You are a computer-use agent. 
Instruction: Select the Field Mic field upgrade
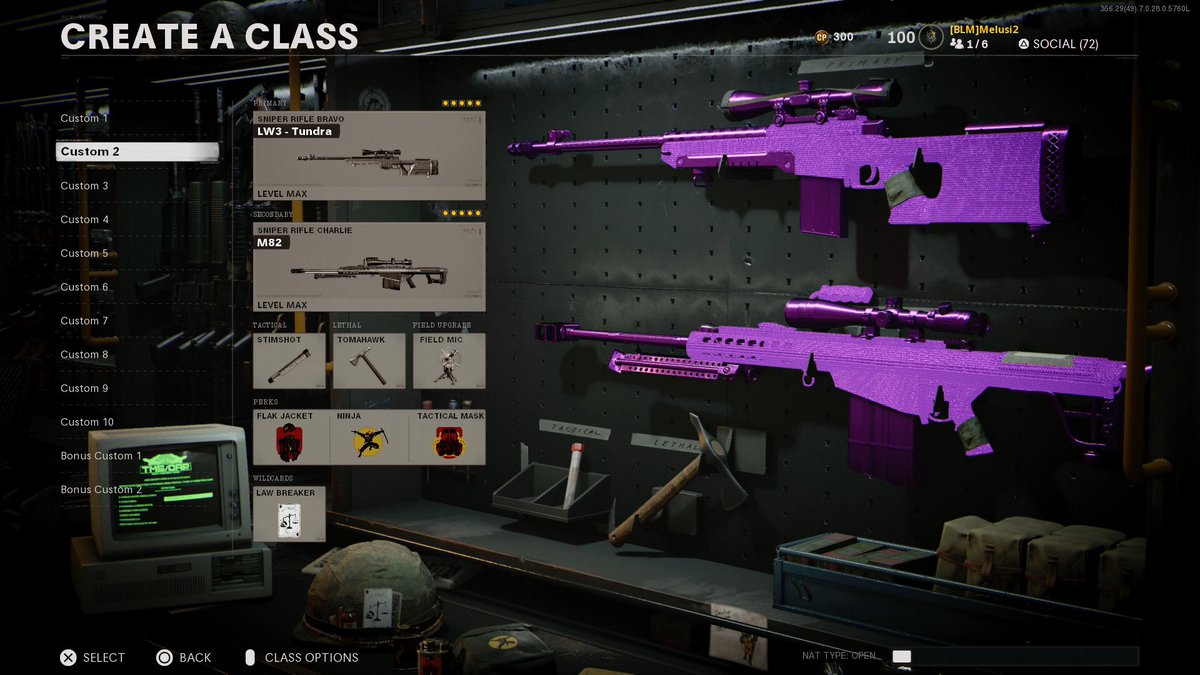coord(449,360)
